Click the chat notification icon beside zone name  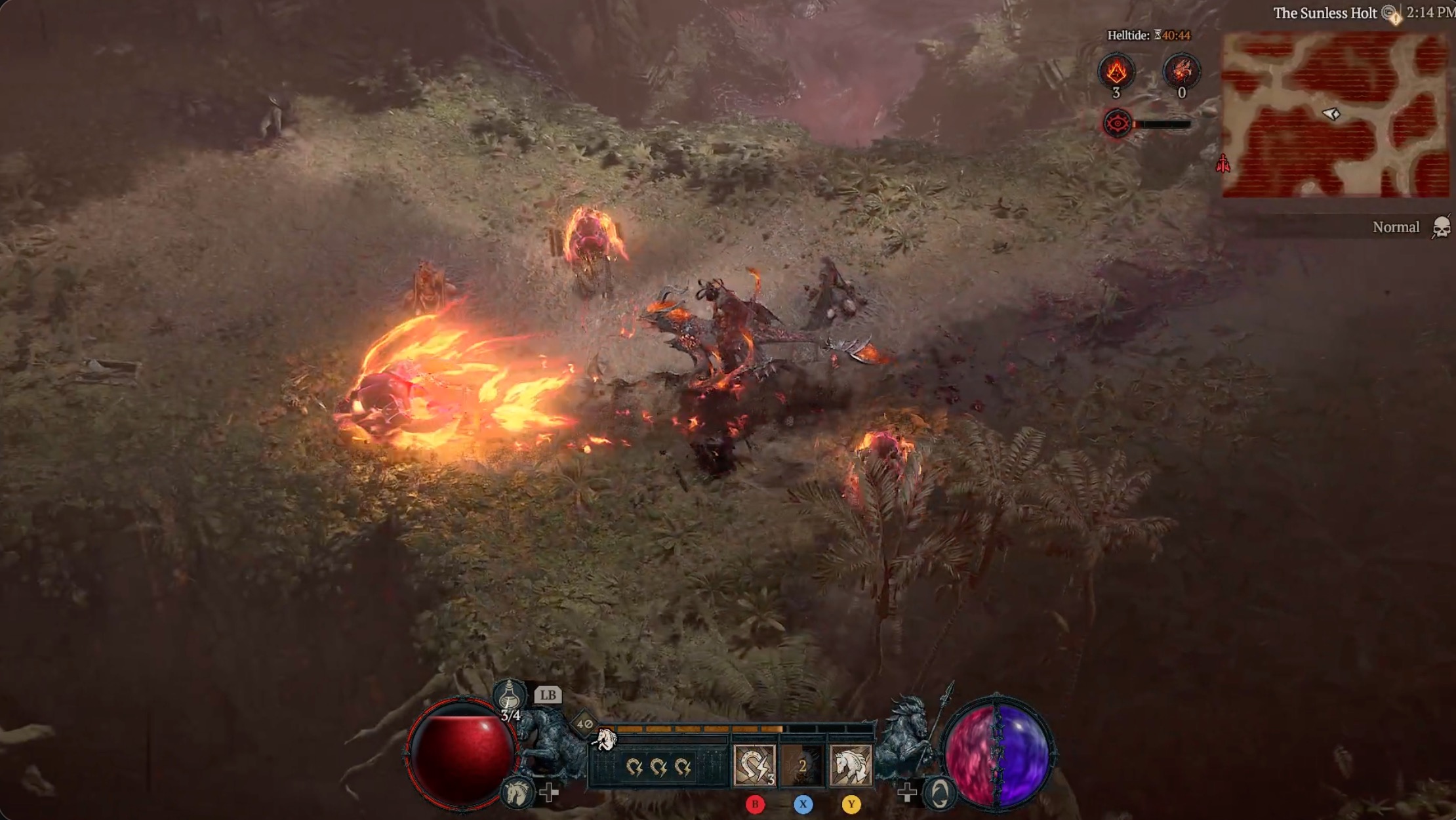point(1390,13)
